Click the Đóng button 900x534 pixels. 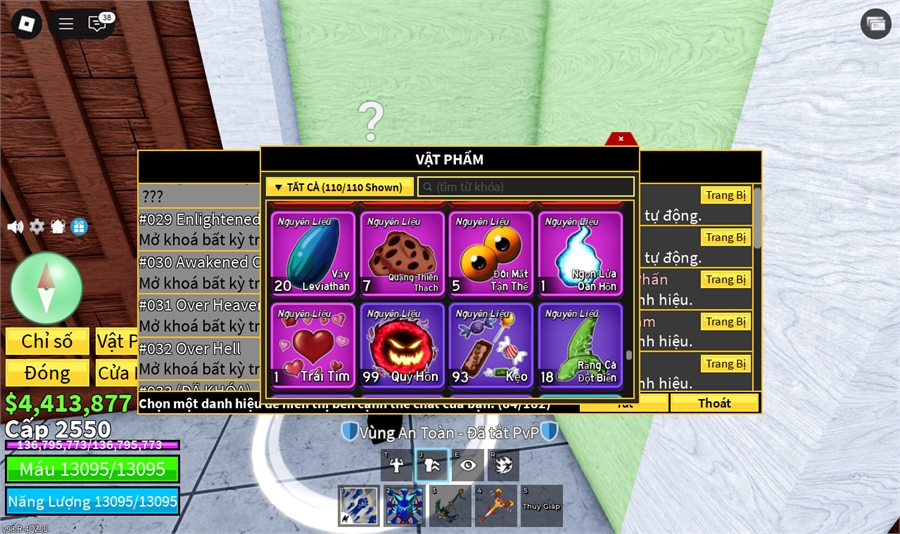click(x=47, y=373)
